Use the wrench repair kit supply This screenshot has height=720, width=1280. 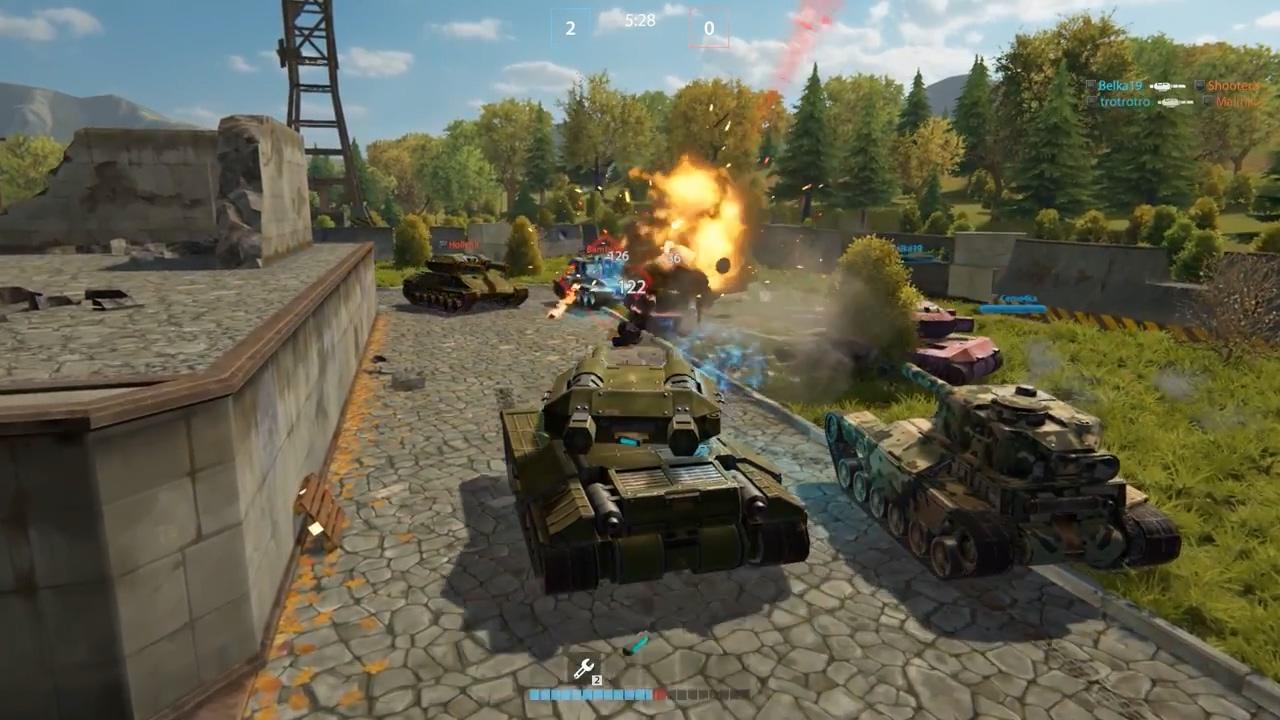(583, 669)
